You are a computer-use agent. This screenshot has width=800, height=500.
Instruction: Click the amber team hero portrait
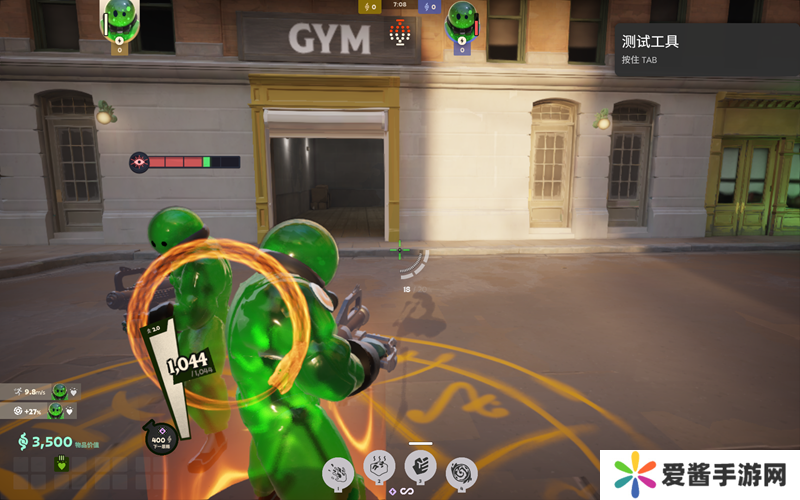click(120, 18)
